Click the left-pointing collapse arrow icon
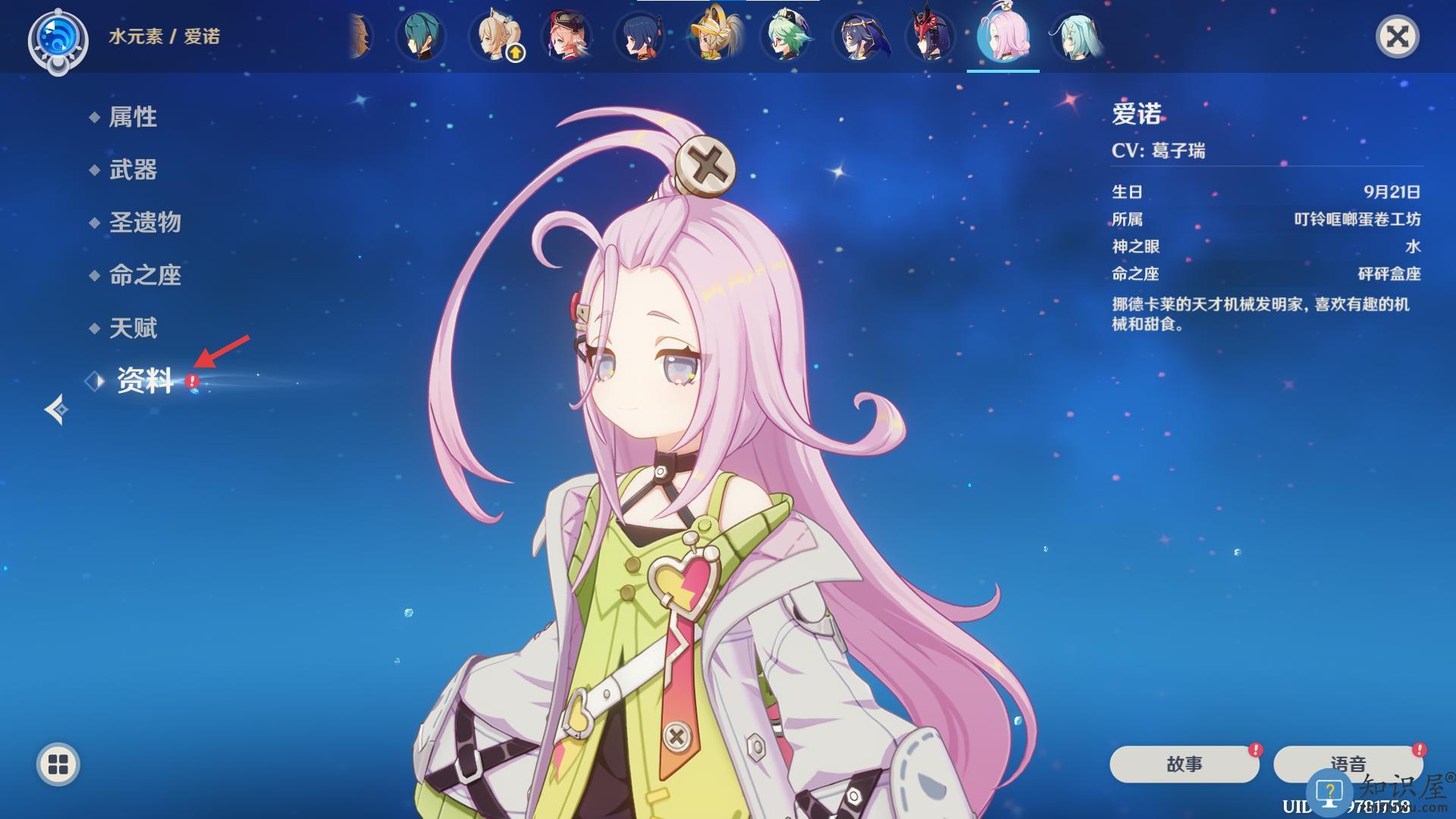 point(56,409)
